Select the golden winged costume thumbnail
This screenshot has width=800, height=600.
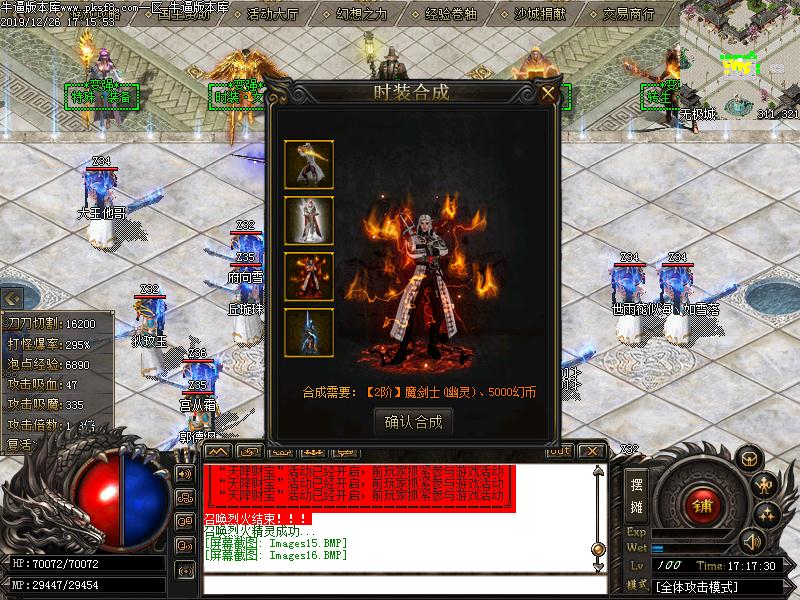tap(309, 165)
